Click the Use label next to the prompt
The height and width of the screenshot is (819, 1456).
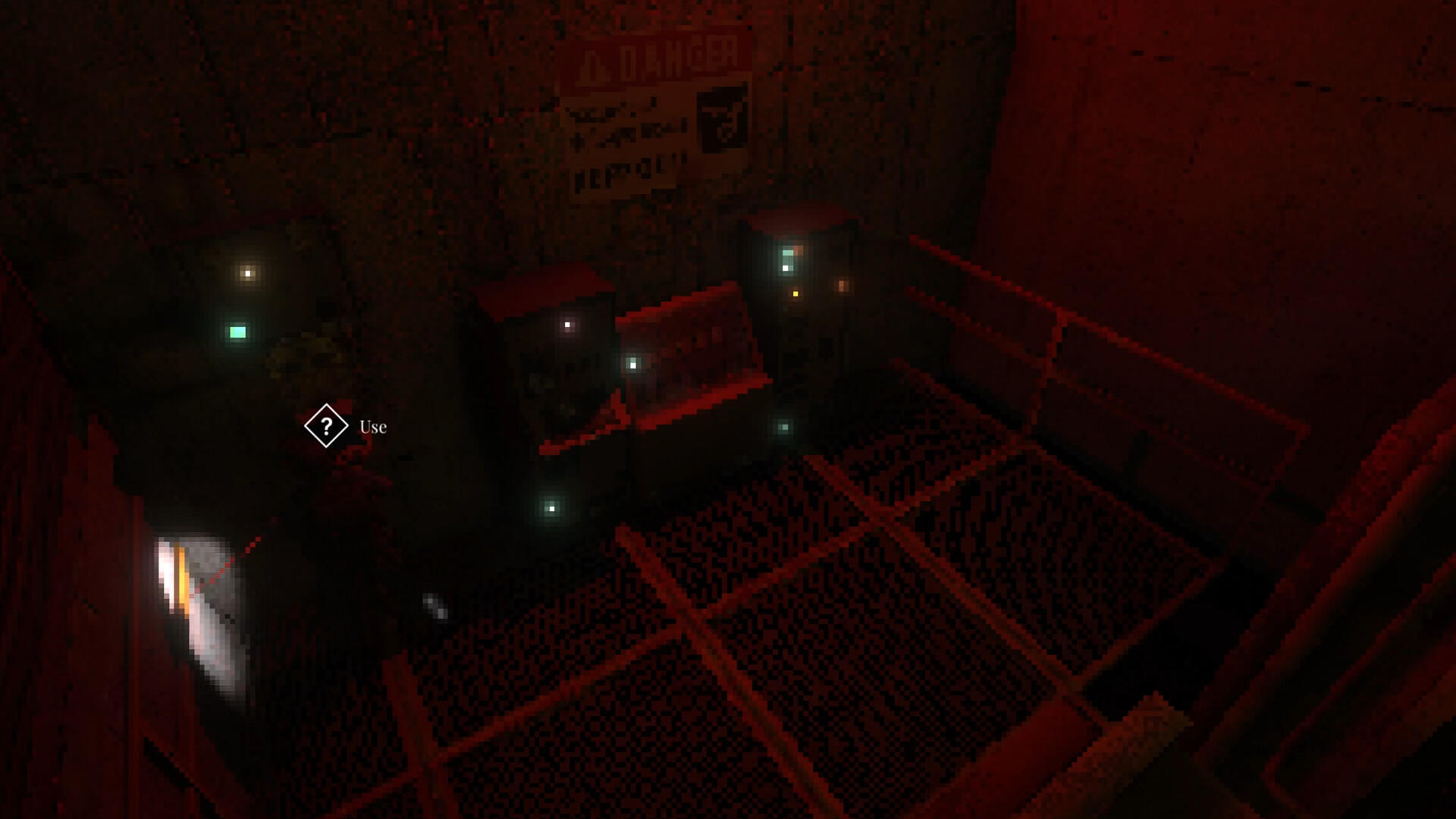[x=372, y=427]
